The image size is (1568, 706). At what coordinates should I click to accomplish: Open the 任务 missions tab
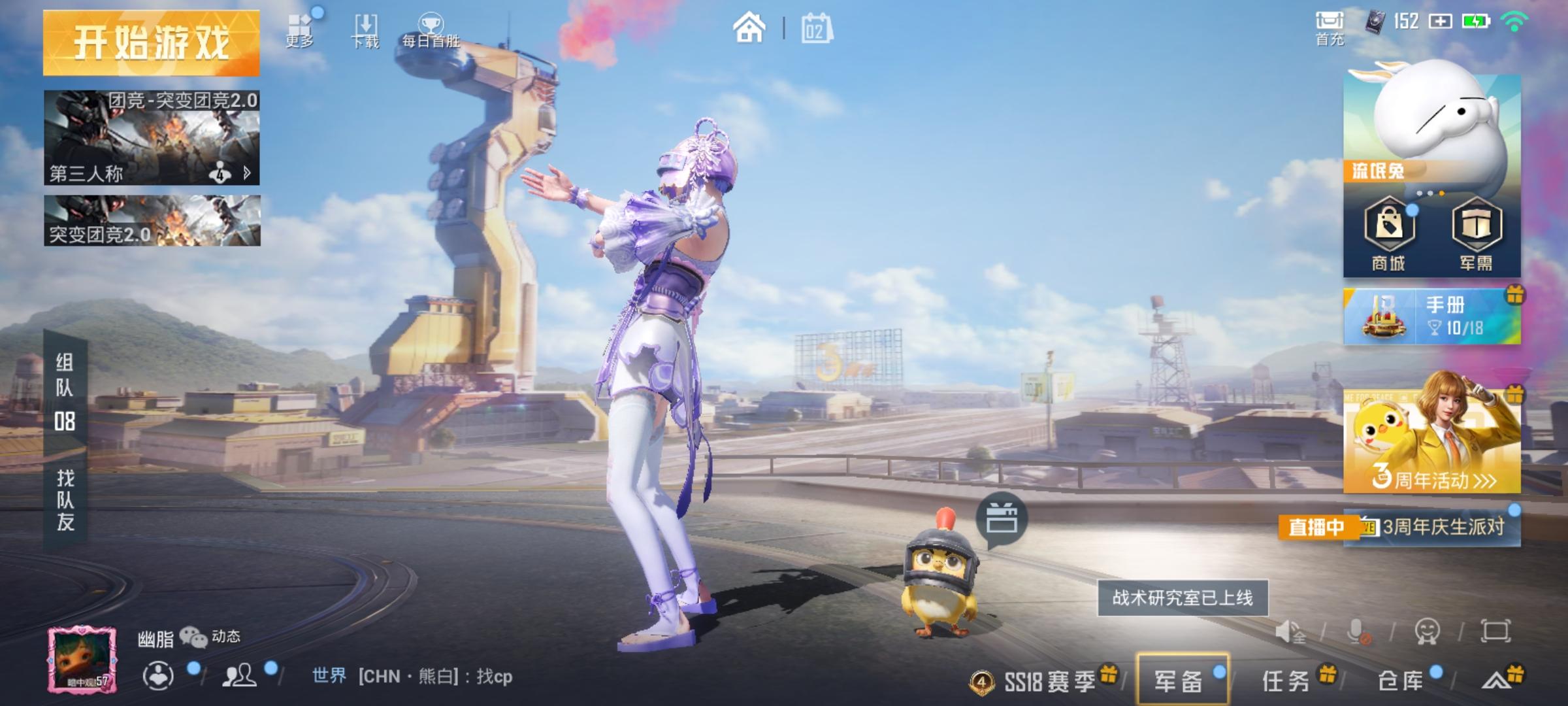[1287, 681]
